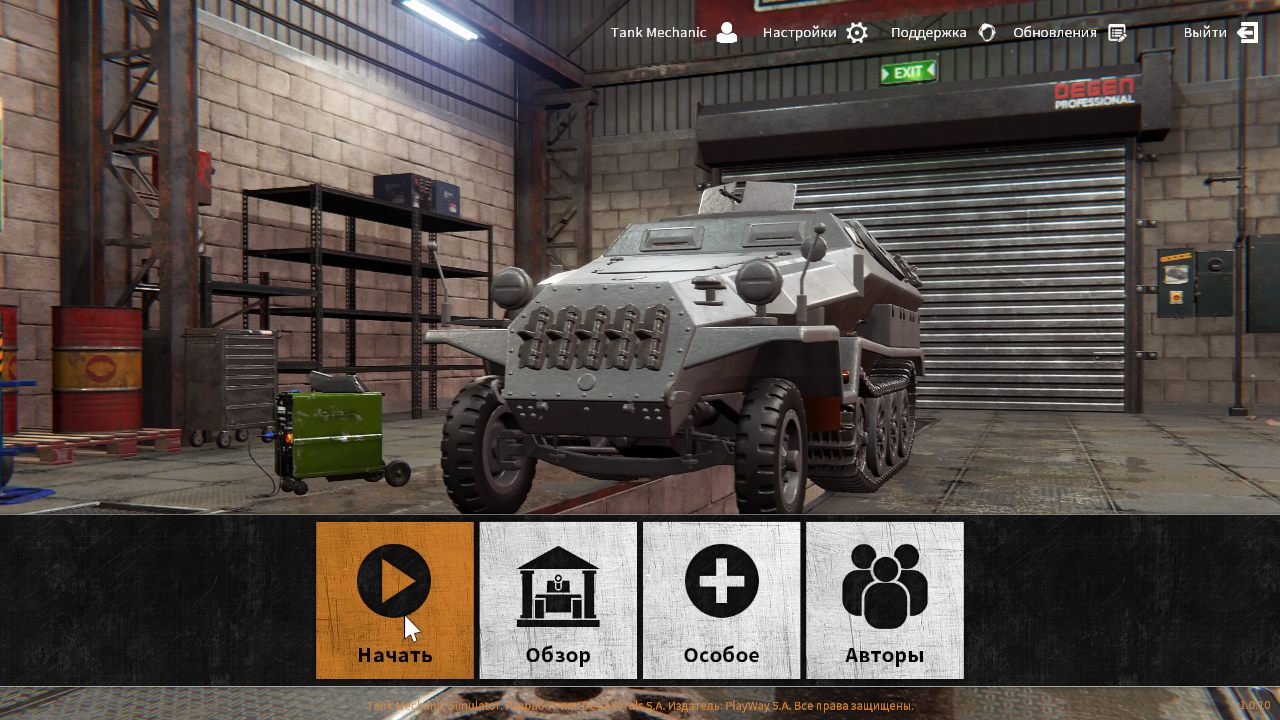Click the globe icon next to Поддержка
Screen dimensions: 1280x720
(x=987, y=32)
